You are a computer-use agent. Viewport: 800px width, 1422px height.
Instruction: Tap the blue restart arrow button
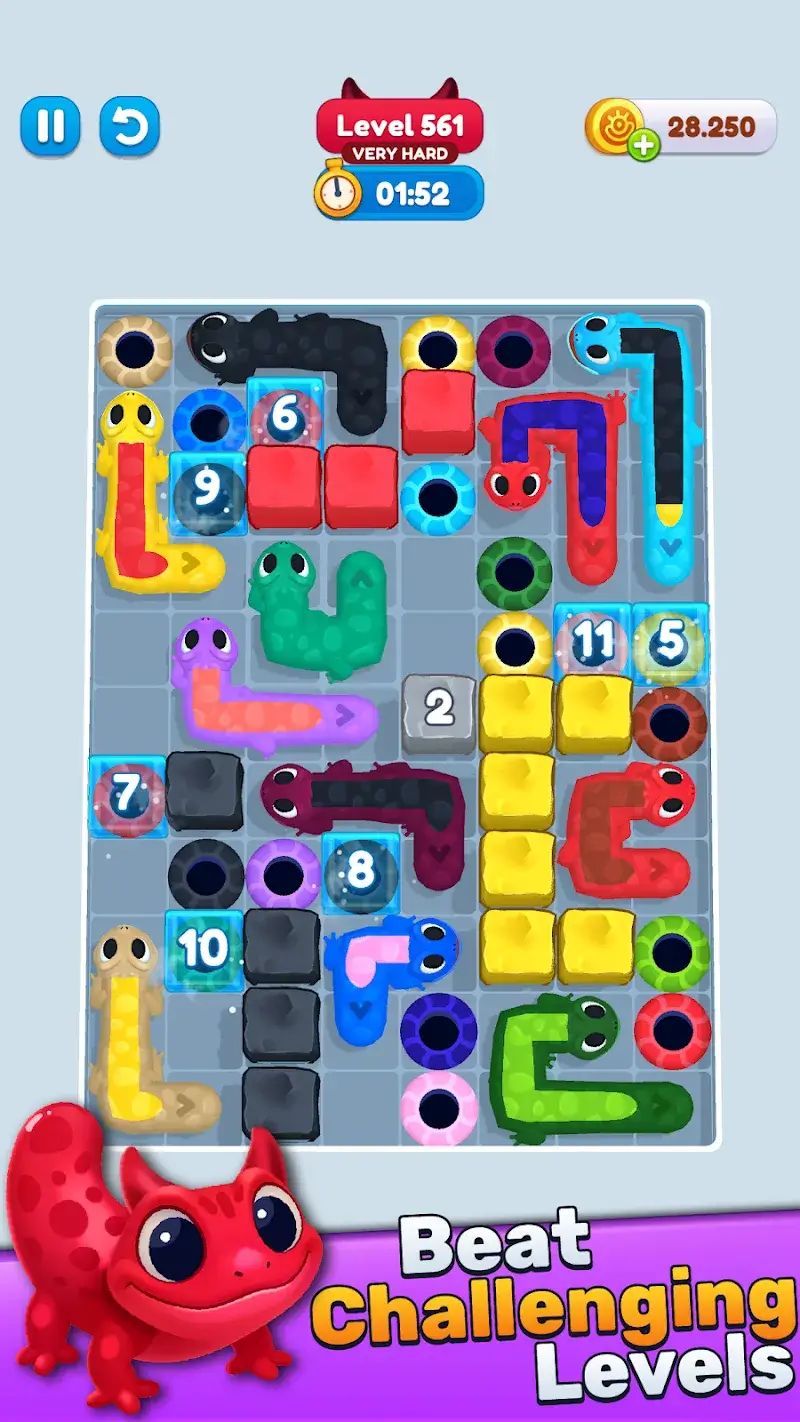tap(129, 126)
